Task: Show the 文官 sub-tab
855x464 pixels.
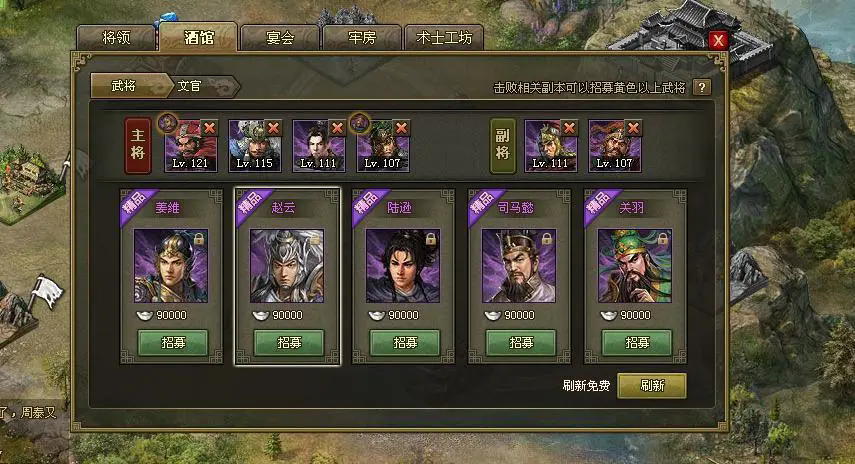Action: (190, 87)
